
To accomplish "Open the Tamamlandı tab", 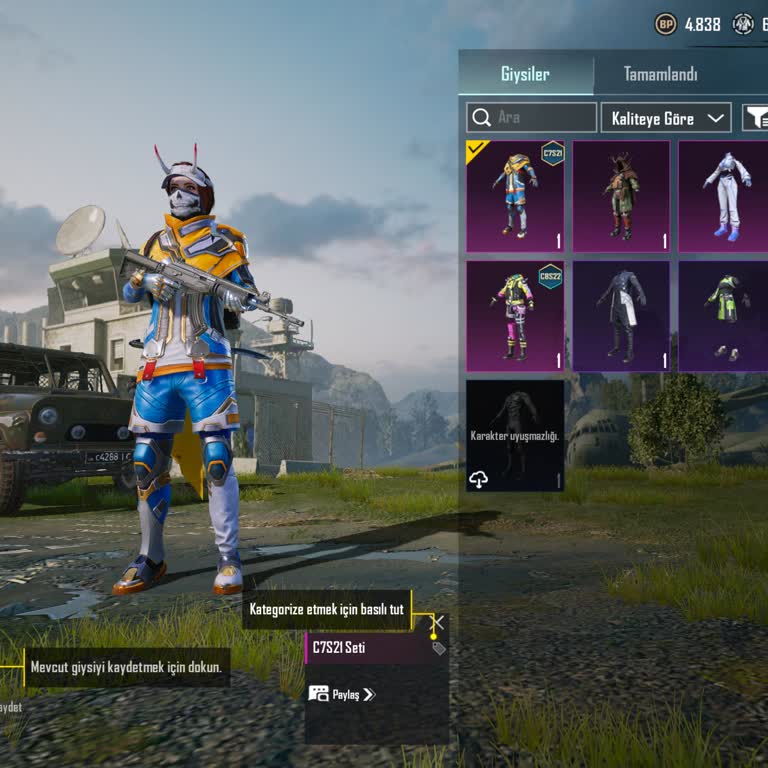I will [660, 74].
